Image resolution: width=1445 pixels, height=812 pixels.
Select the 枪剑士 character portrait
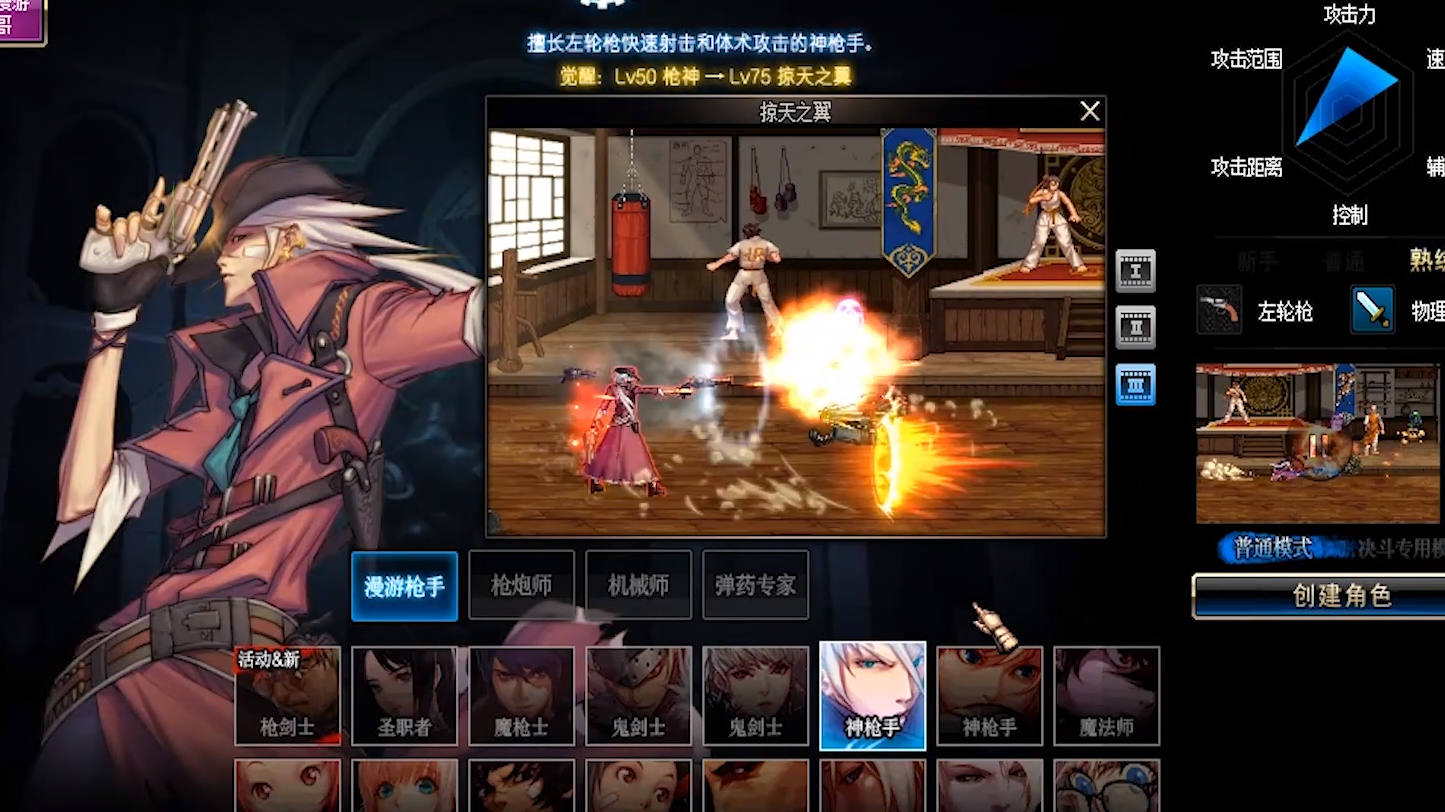tap(287, 696)
